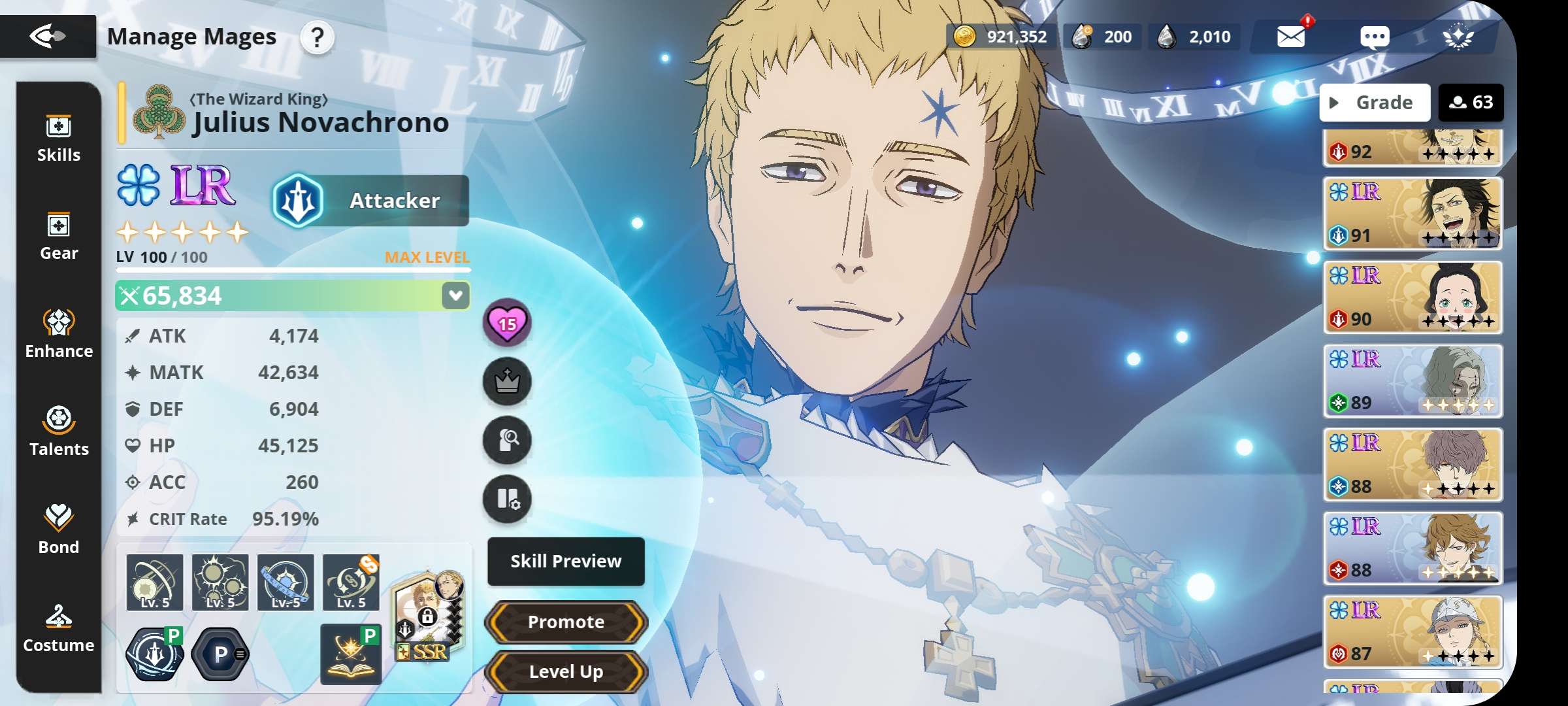Switch to the Skills tab
This screenshot has height=706, width=1568.
tap(59, 139)
